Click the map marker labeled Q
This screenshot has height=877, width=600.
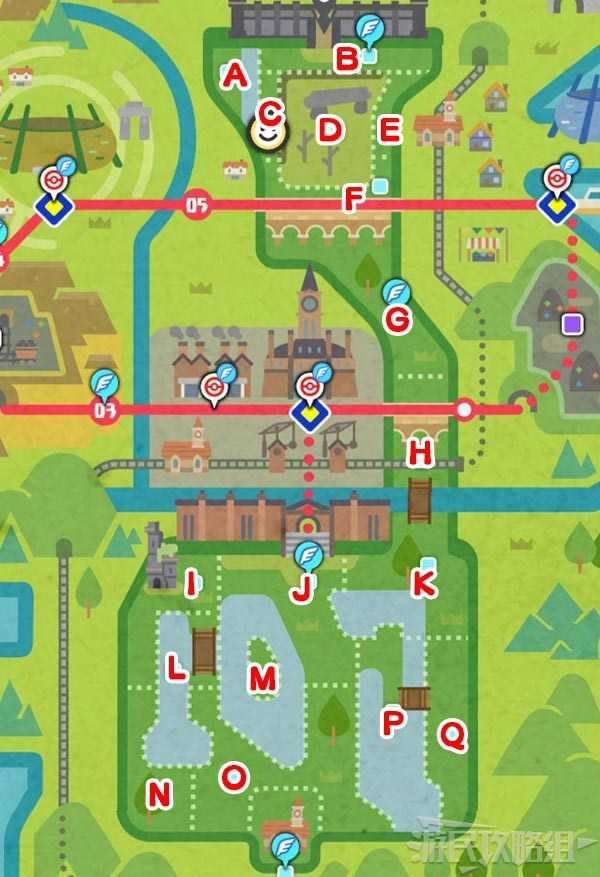453,737
